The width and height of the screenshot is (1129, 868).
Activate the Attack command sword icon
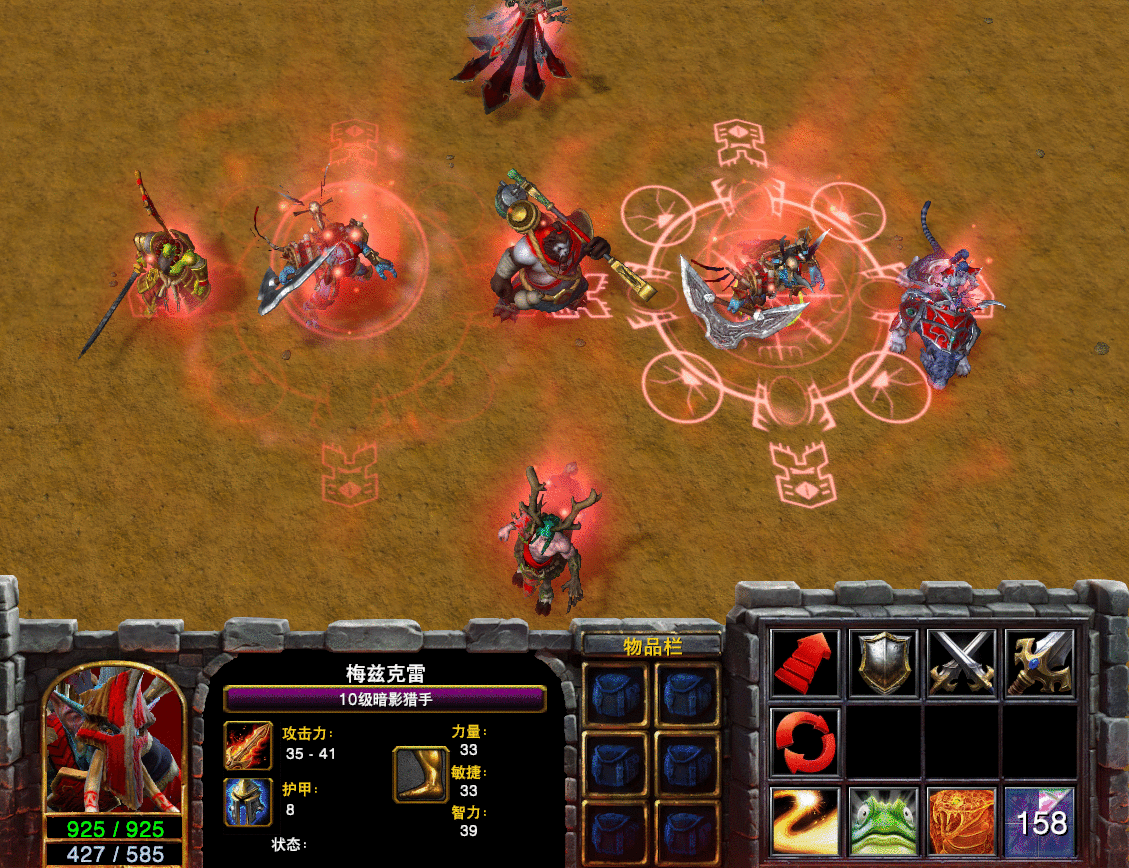coord(1039,663)
